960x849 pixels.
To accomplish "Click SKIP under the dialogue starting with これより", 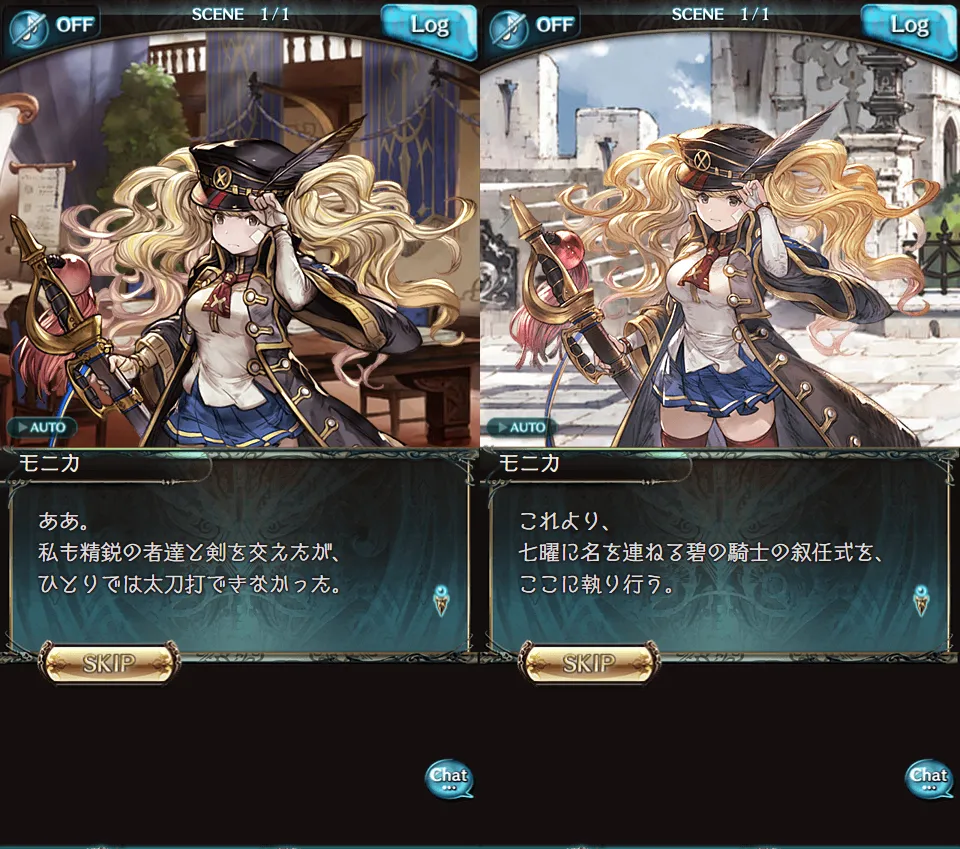I will [590, 662].
